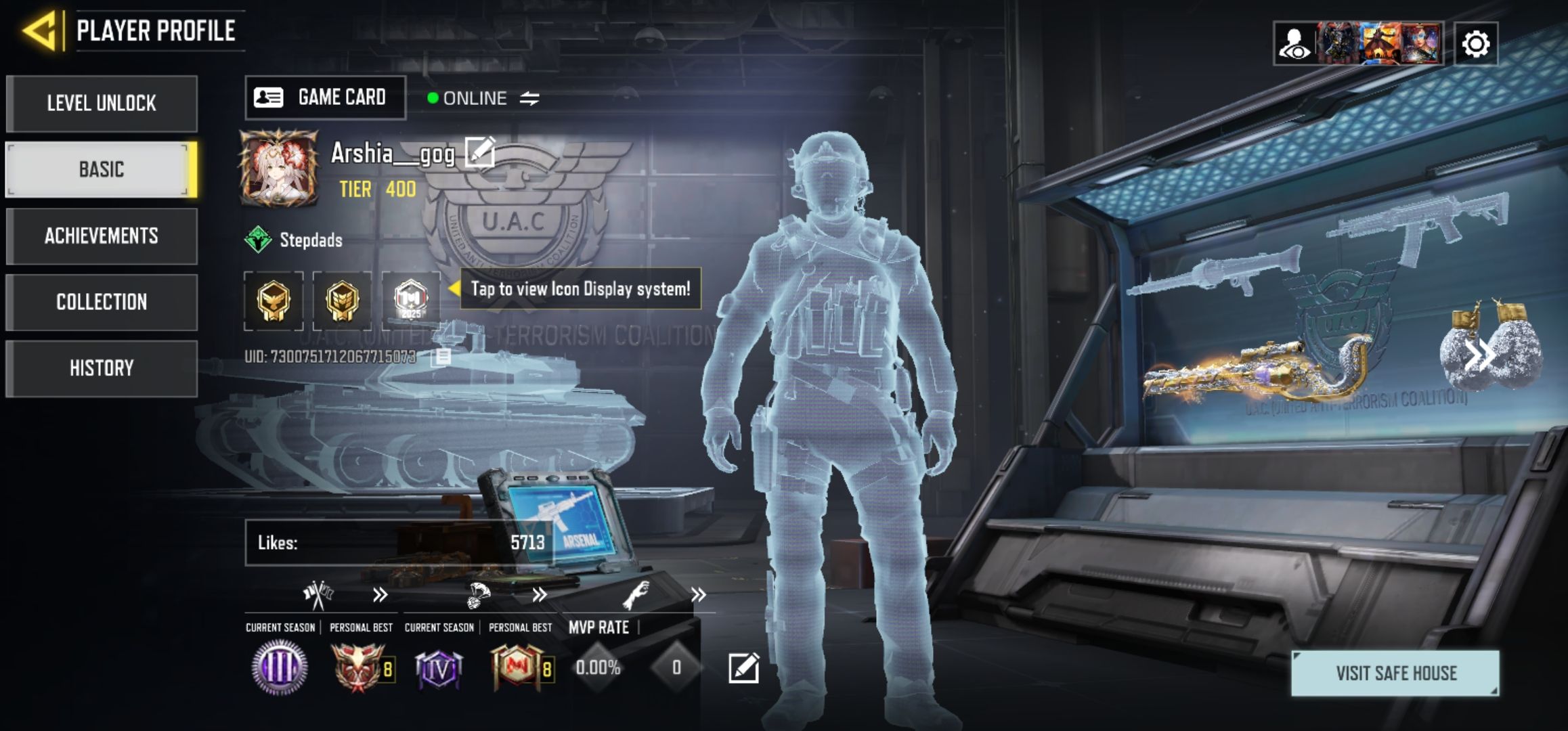Open the Level Unlock tab
This screenshot has height=731, width=1568.
(x=102, y=104)
